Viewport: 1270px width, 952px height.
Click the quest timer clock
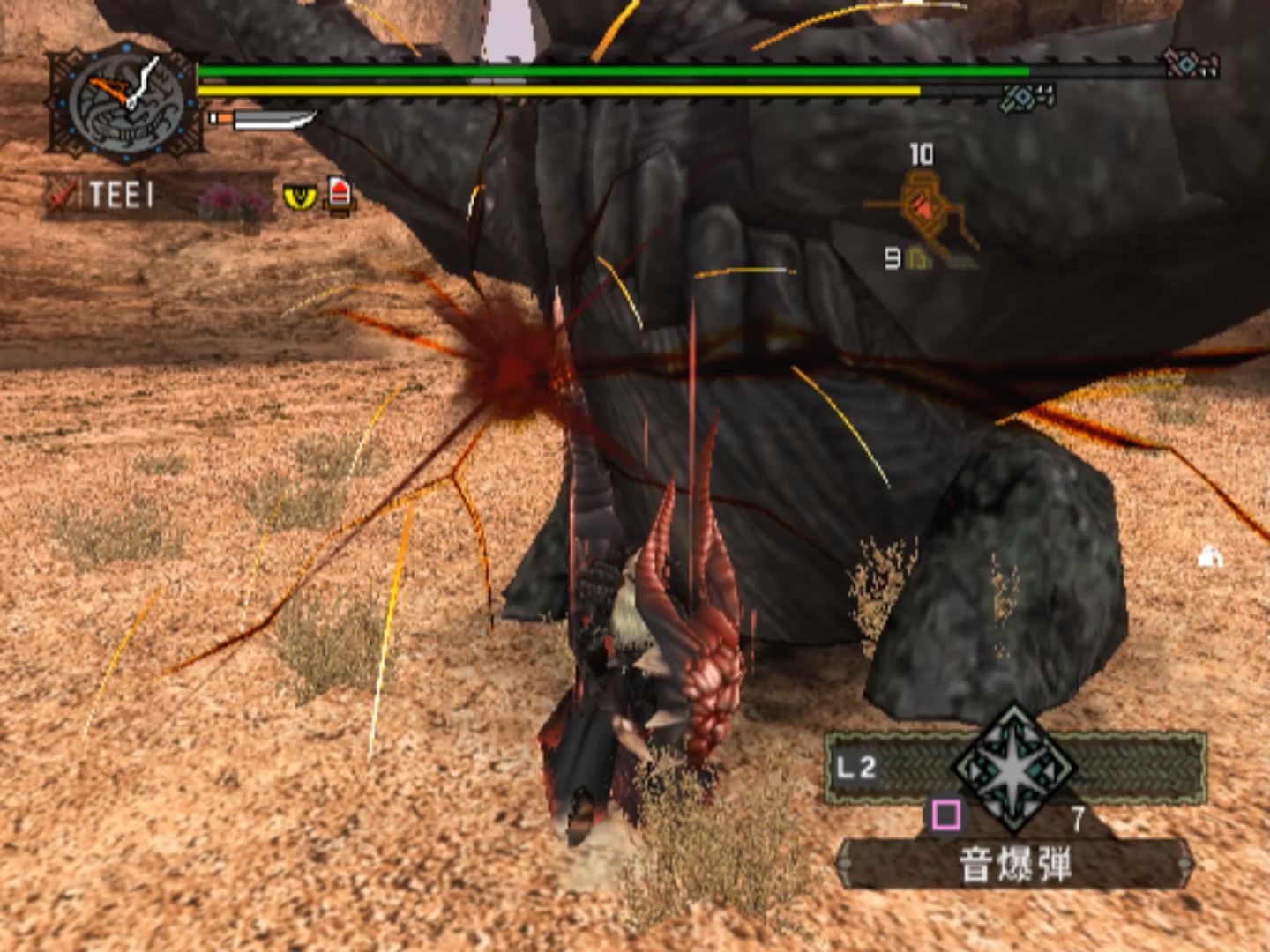coord(125,104)
